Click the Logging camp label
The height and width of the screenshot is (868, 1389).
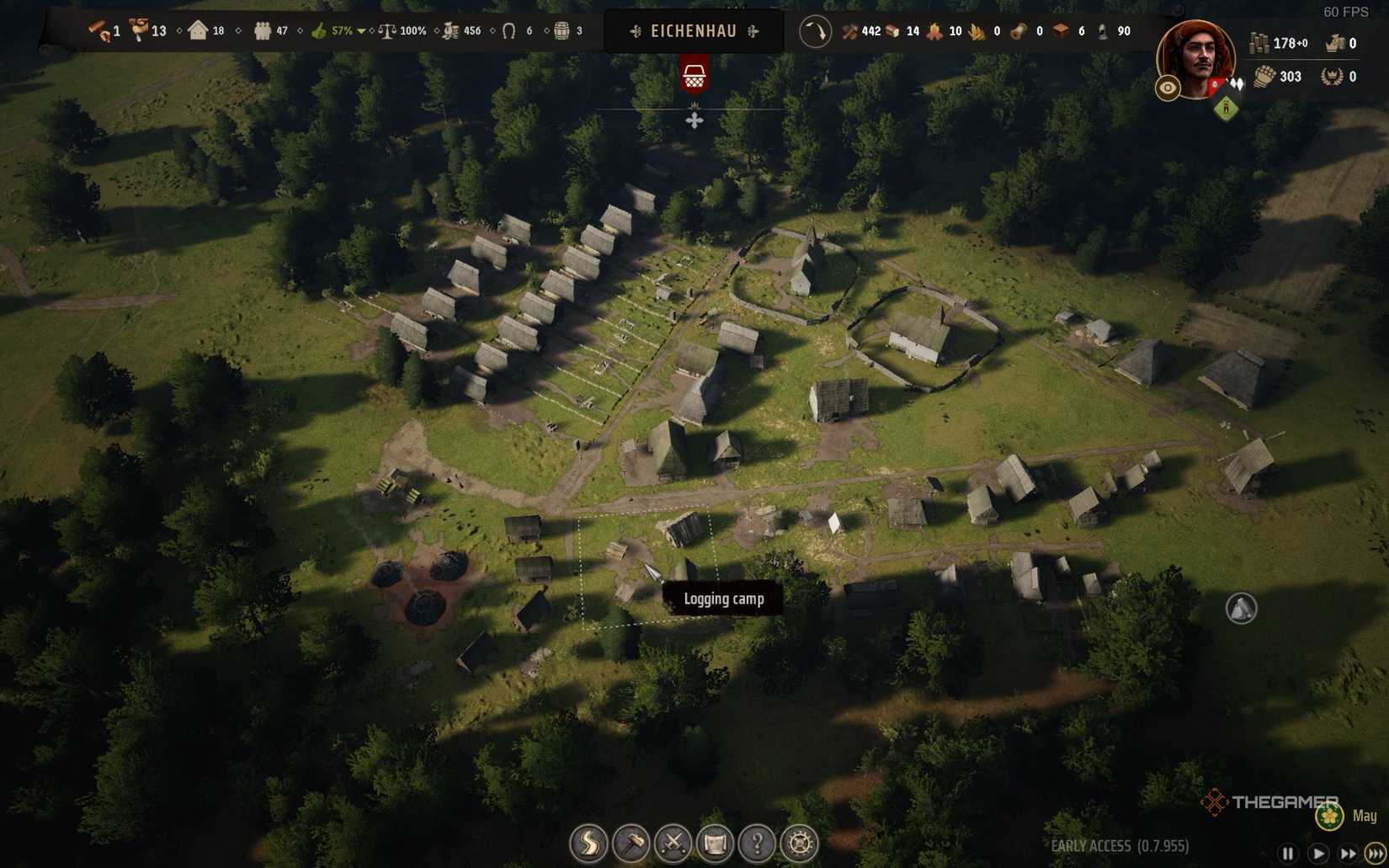723,599
